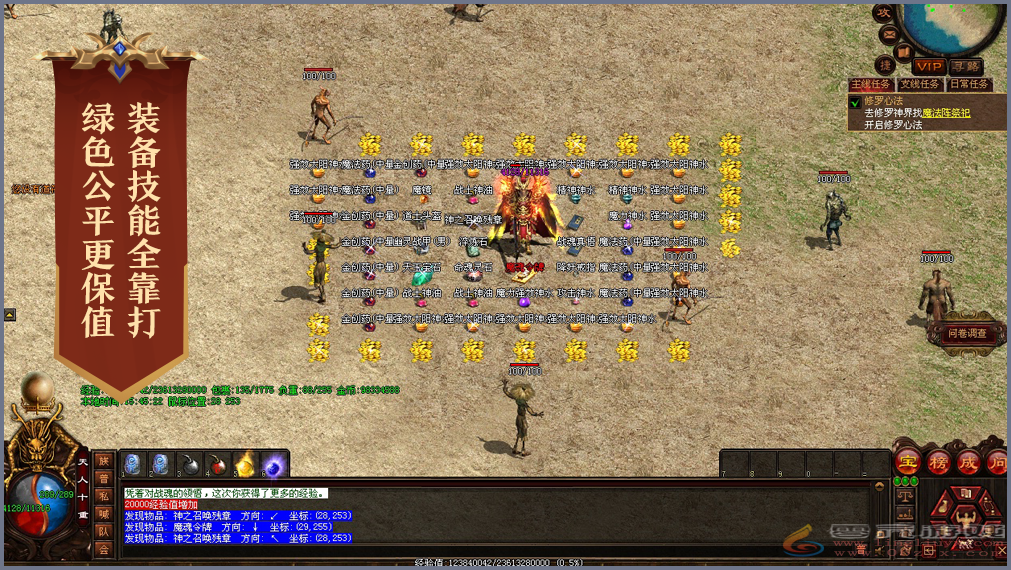Switch to the 主线任务 quest tab
This screenshot has width=1011, height=570.
pyautogui.click(x=870, y=85)
